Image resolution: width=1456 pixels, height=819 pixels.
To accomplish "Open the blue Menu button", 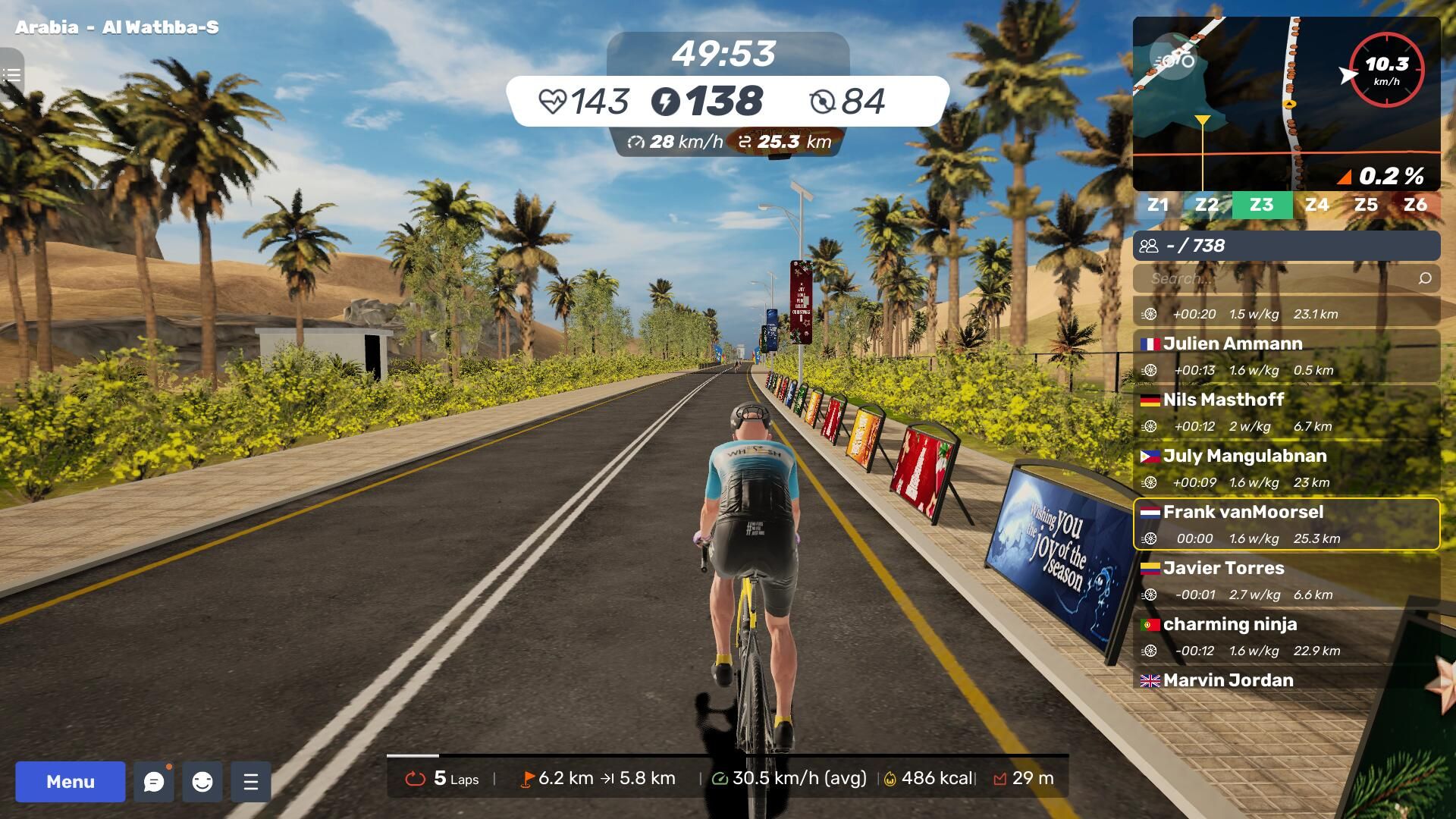I will 71,781.
